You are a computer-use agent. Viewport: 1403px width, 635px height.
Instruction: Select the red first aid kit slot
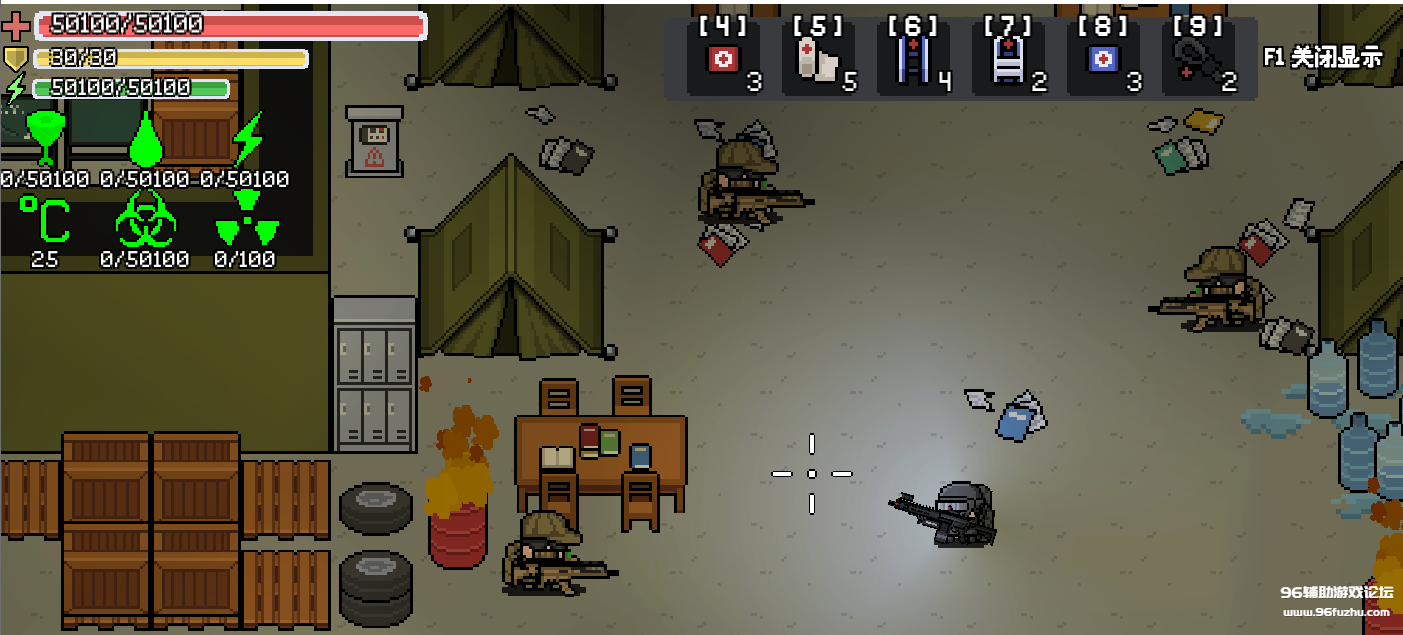[723, 61]
